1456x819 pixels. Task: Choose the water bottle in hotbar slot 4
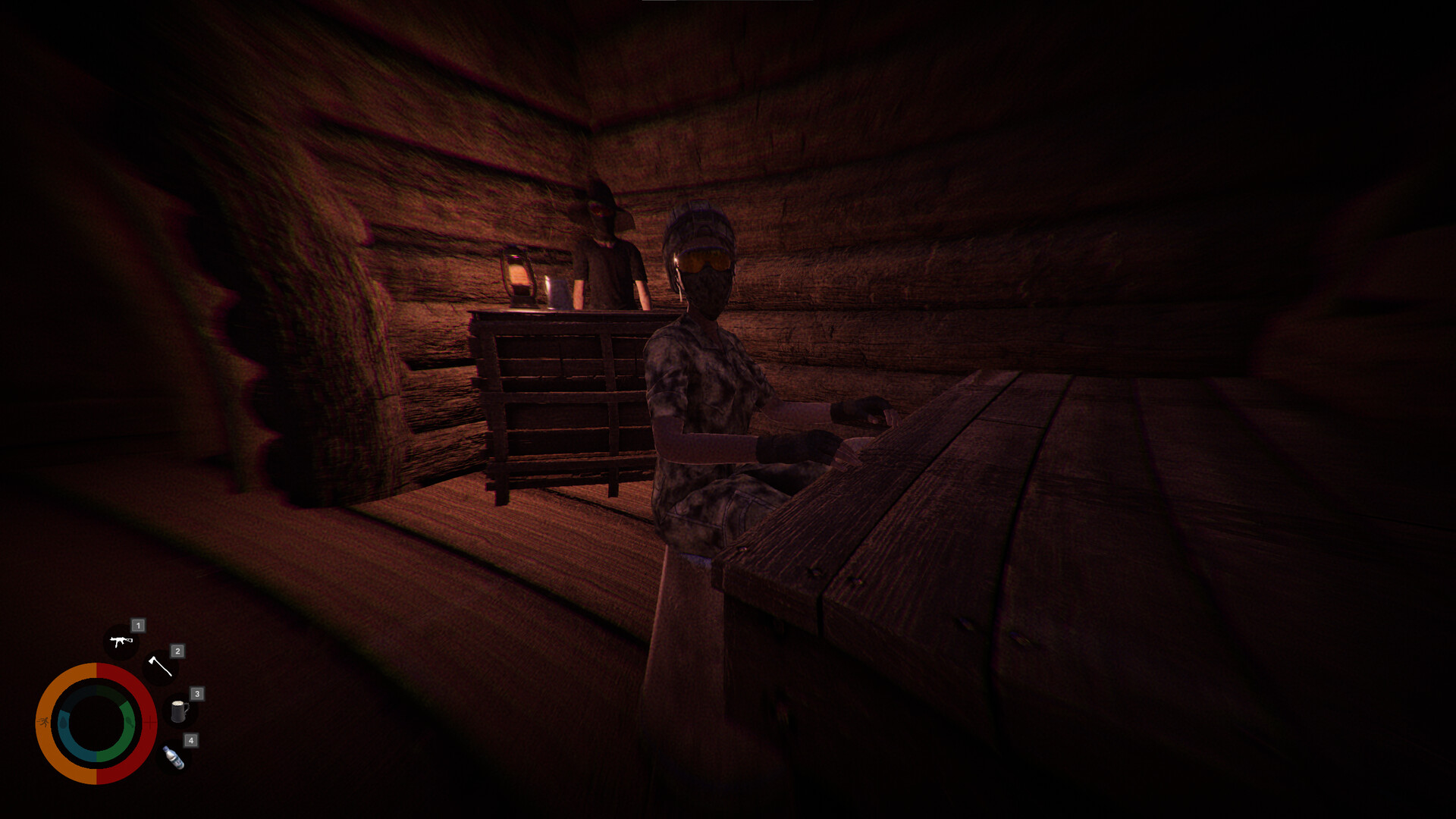point(173,758)
